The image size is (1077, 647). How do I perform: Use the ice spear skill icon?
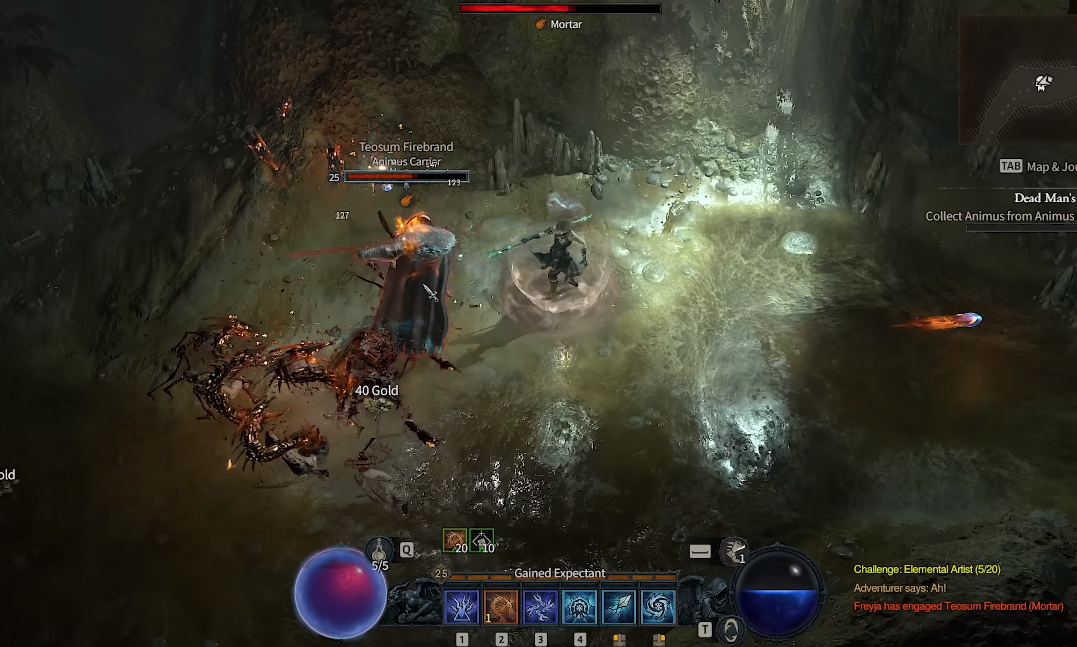[619, 607]
